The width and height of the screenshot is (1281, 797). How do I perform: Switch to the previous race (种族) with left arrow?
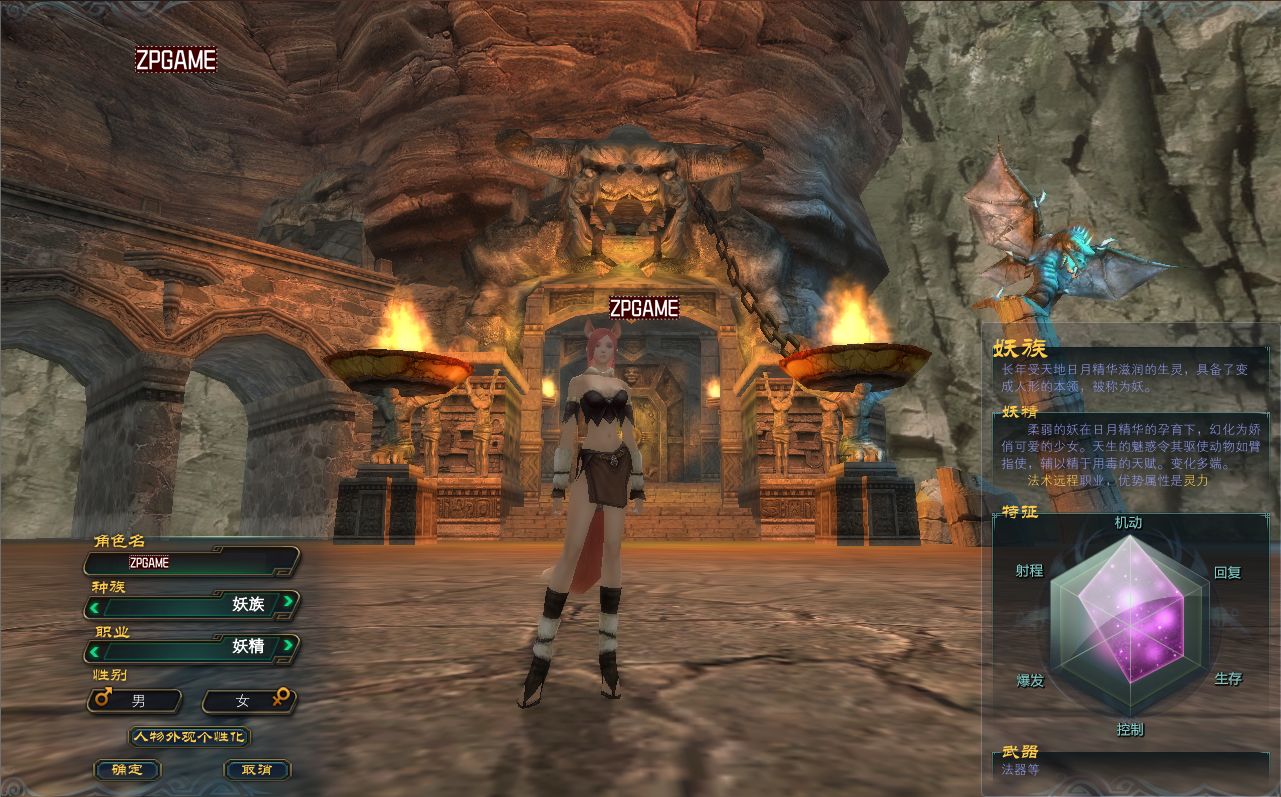click(95, 606)
